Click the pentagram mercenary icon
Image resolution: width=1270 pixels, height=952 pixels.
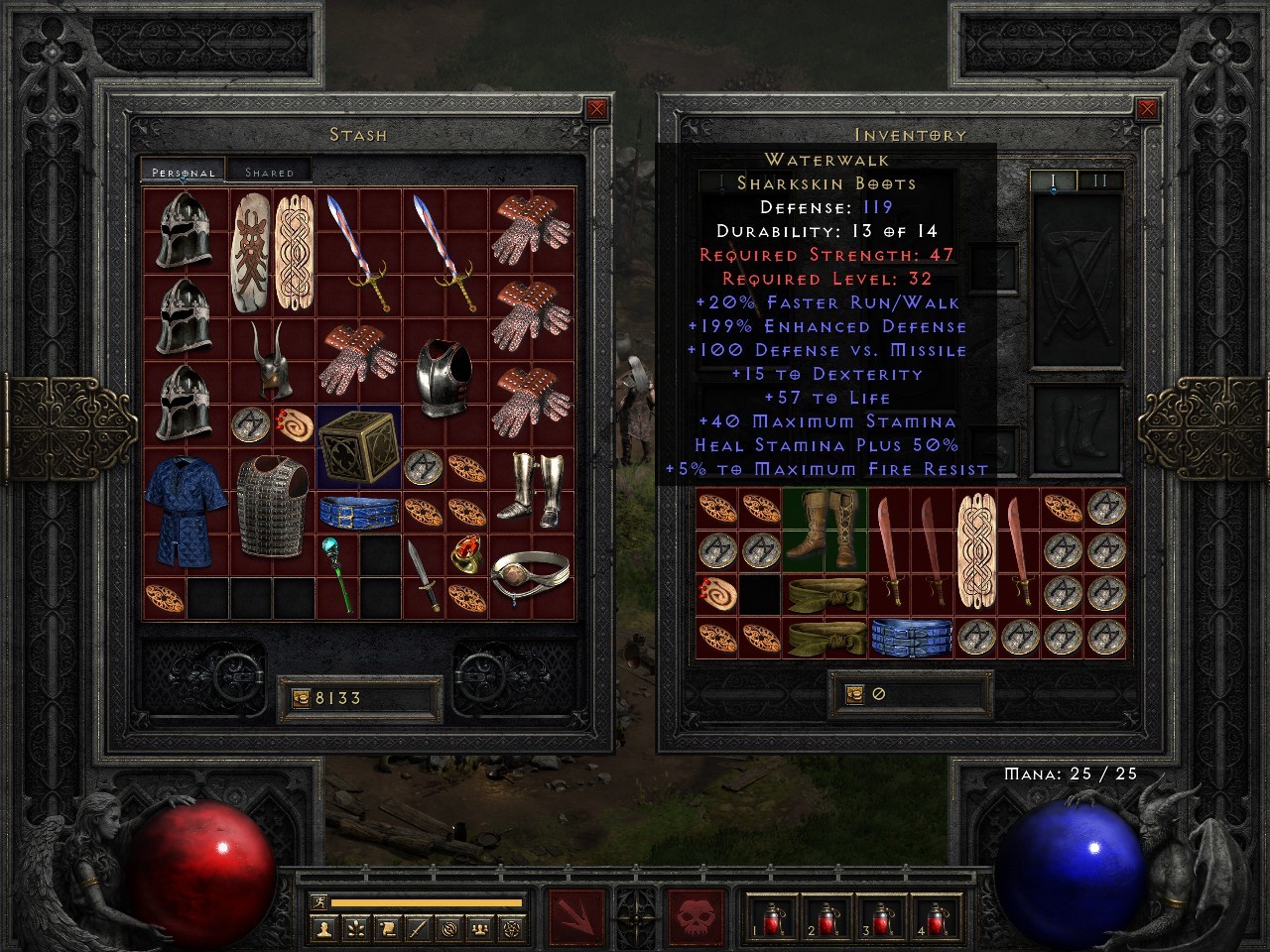pos(512,928)
